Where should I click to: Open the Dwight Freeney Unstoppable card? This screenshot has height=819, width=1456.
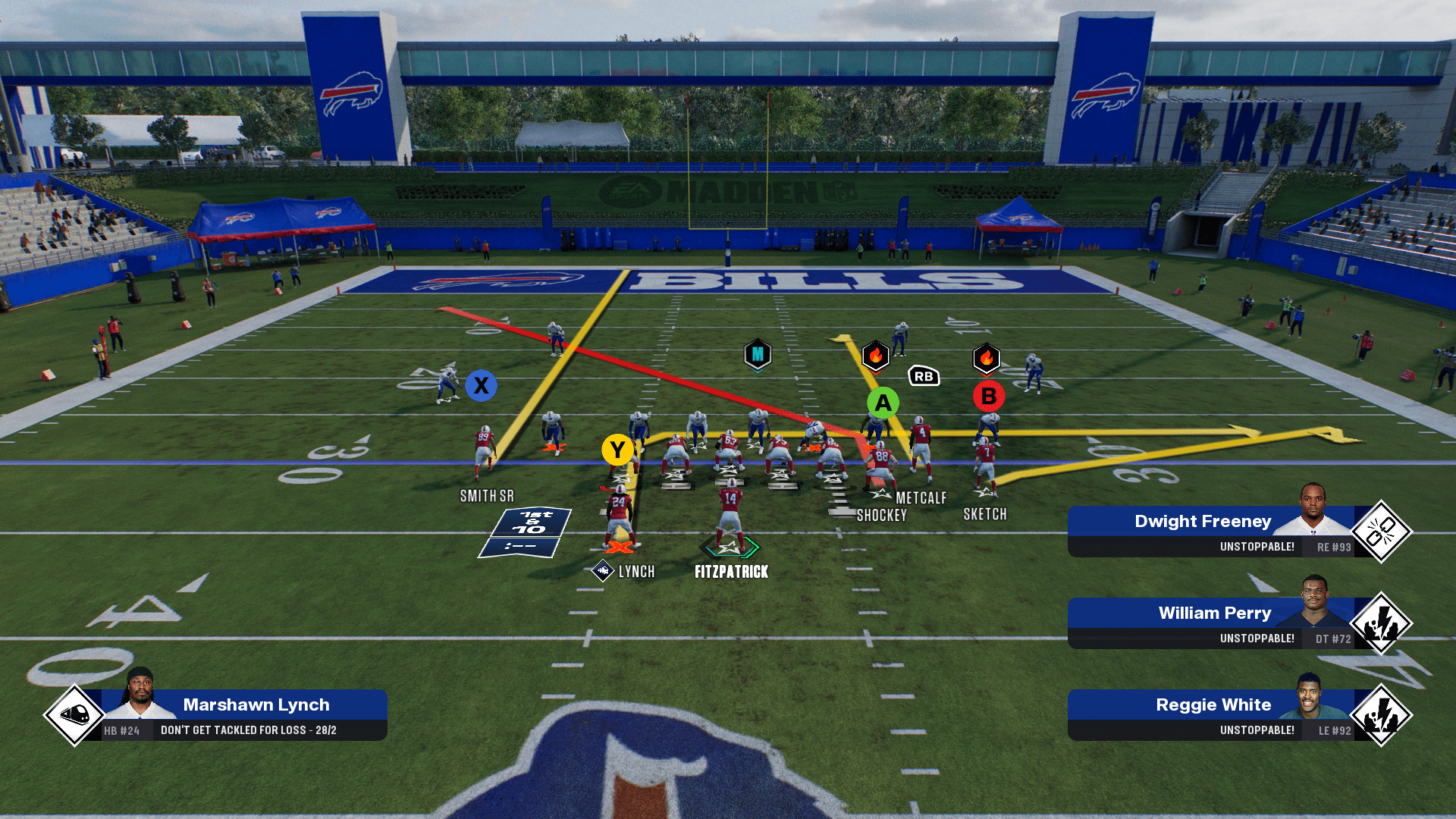coord(1210,532)
